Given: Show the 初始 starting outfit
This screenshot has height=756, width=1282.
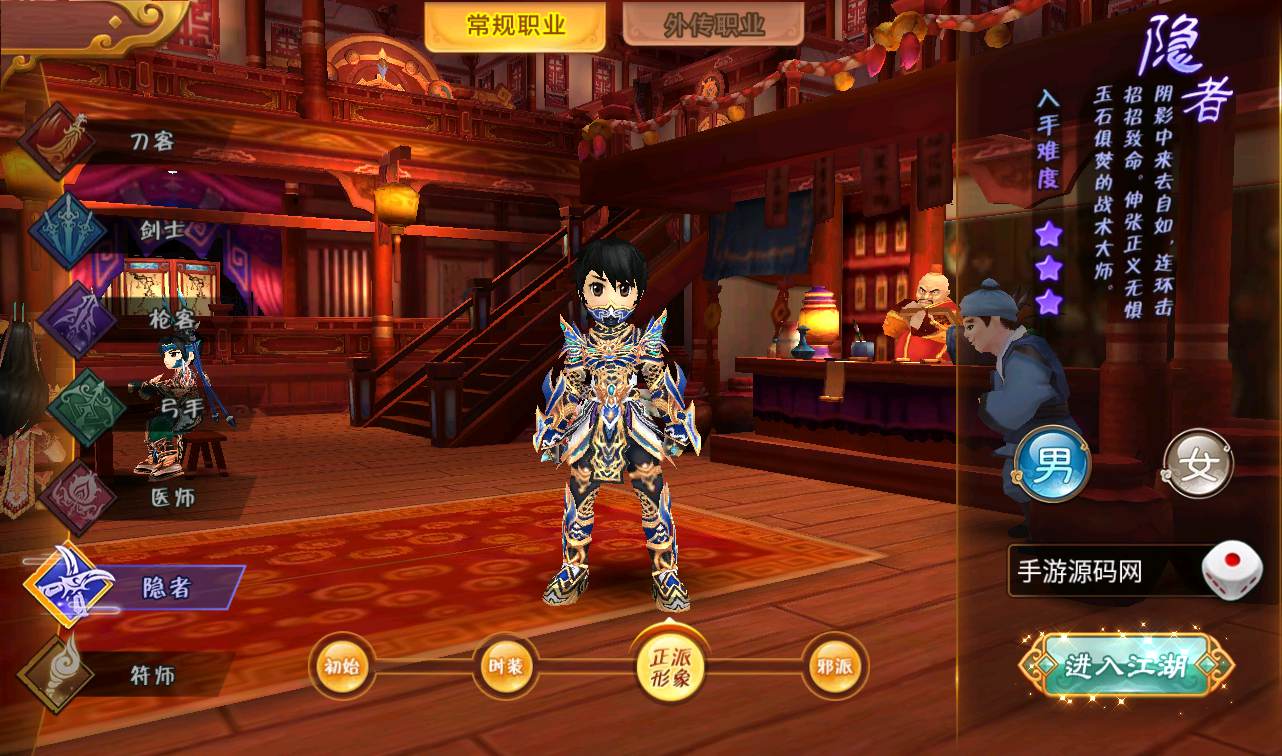Looking at the screenshot, I should pyautogui.click(x=342, y=666).
